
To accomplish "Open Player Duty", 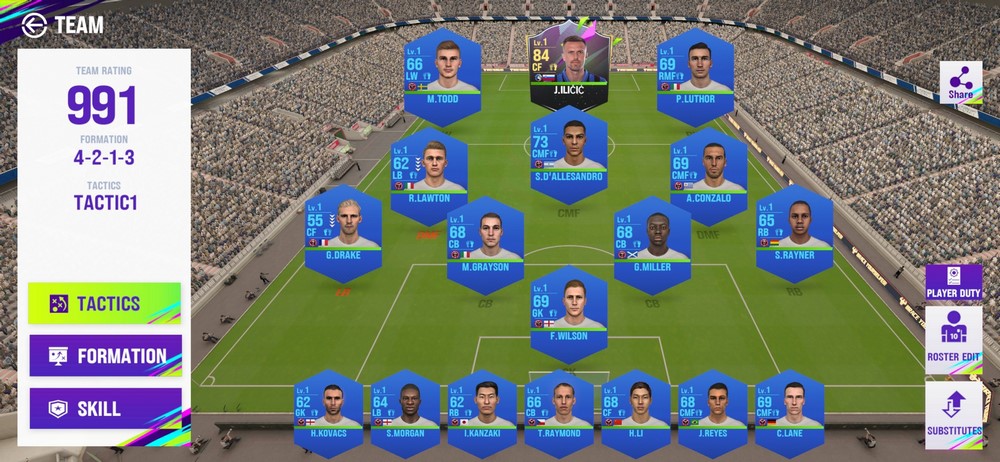I will point(953,283).
